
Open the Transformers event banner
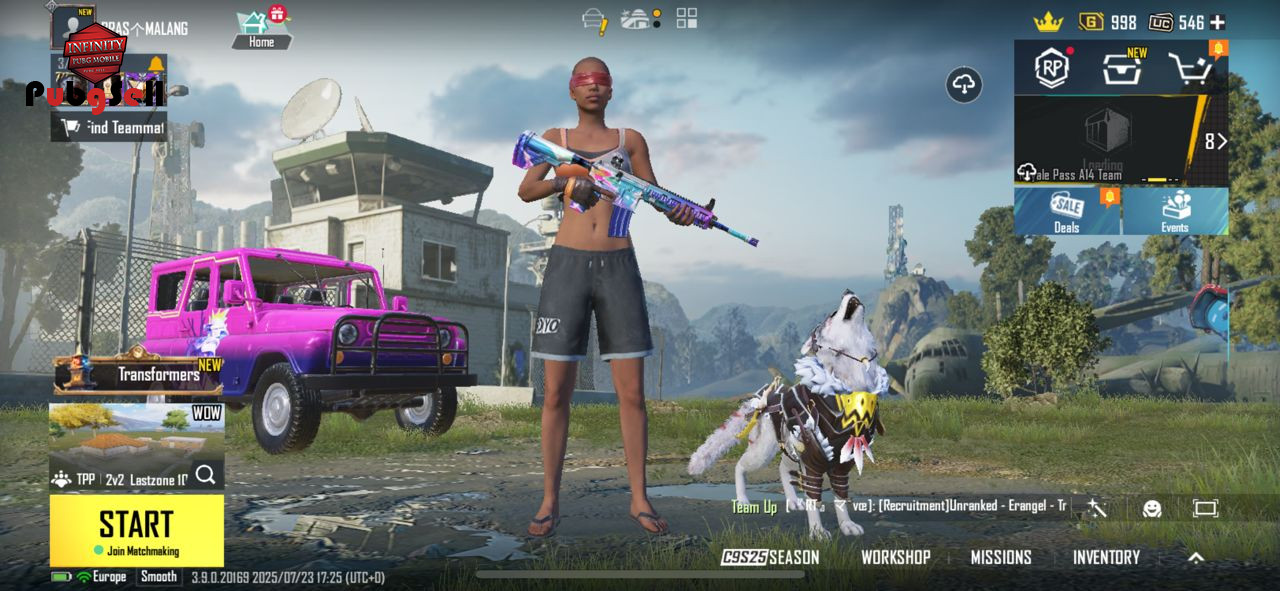[x=138, y=375]
